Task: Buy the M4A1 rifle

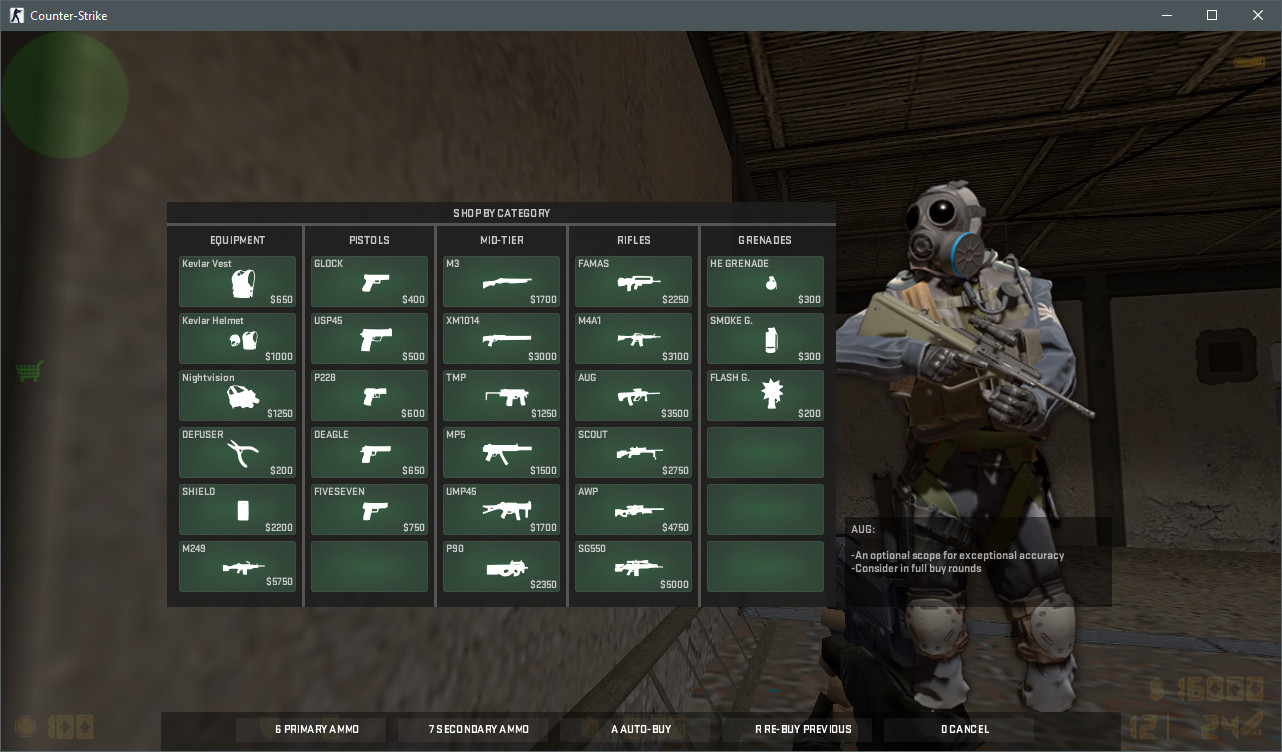Action: (632, 338)
